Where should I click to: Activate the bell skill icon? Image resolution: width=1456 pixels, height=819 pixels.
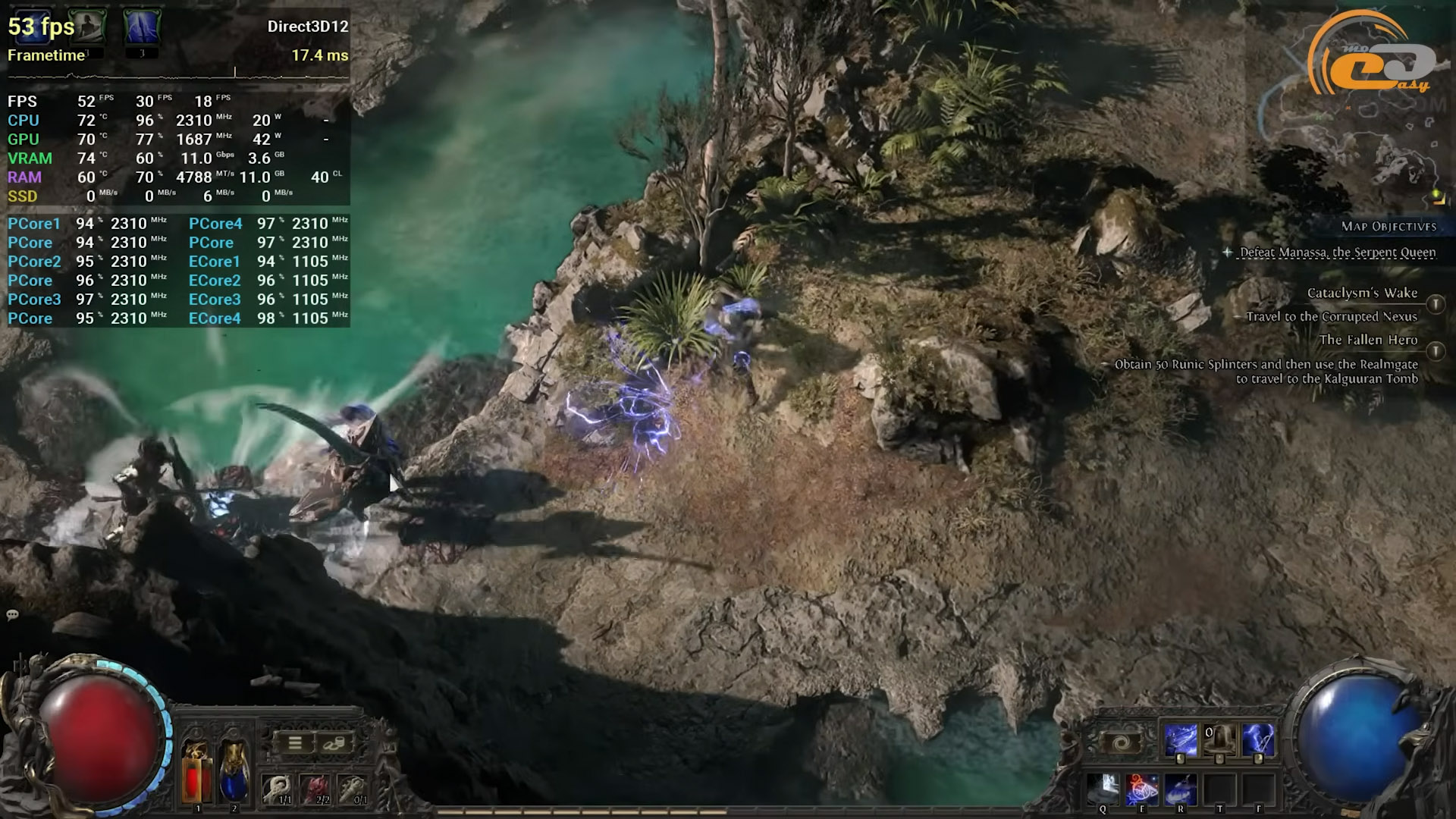point(1219,740)
